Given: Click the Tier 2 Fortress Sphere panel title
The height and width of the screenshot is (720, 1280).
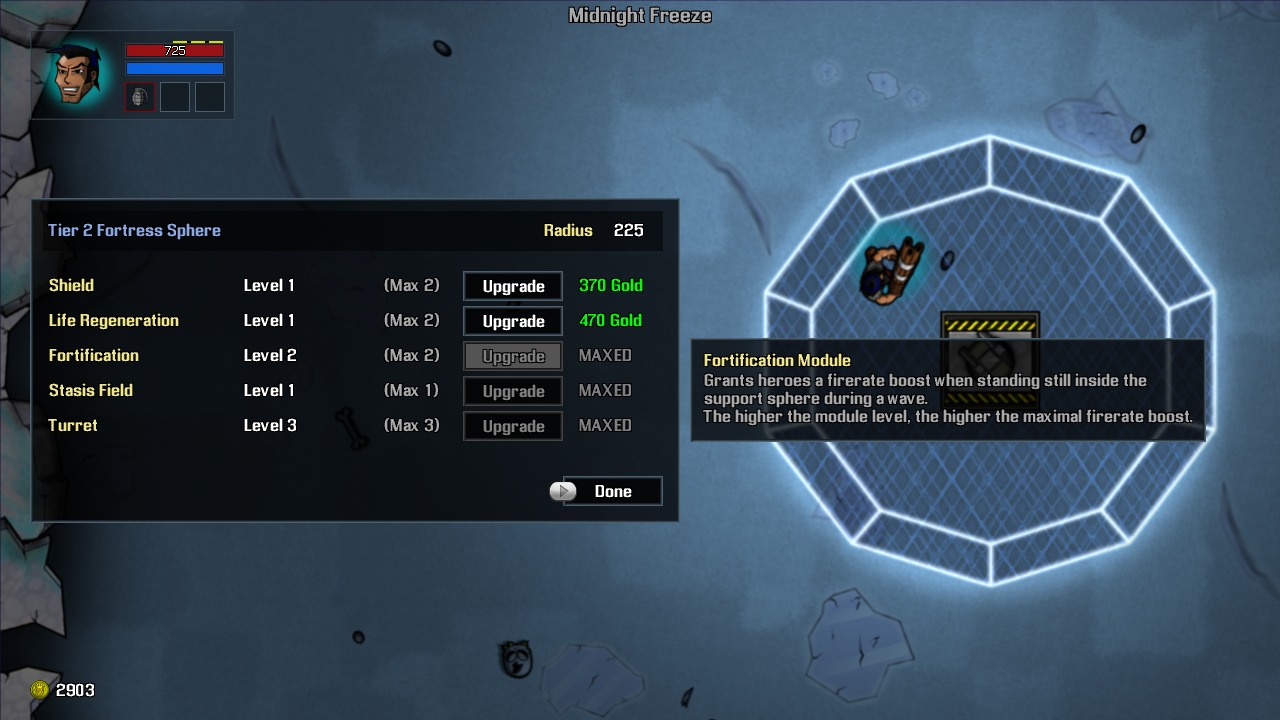Looking at the screenshot, I should coord(134,230).
